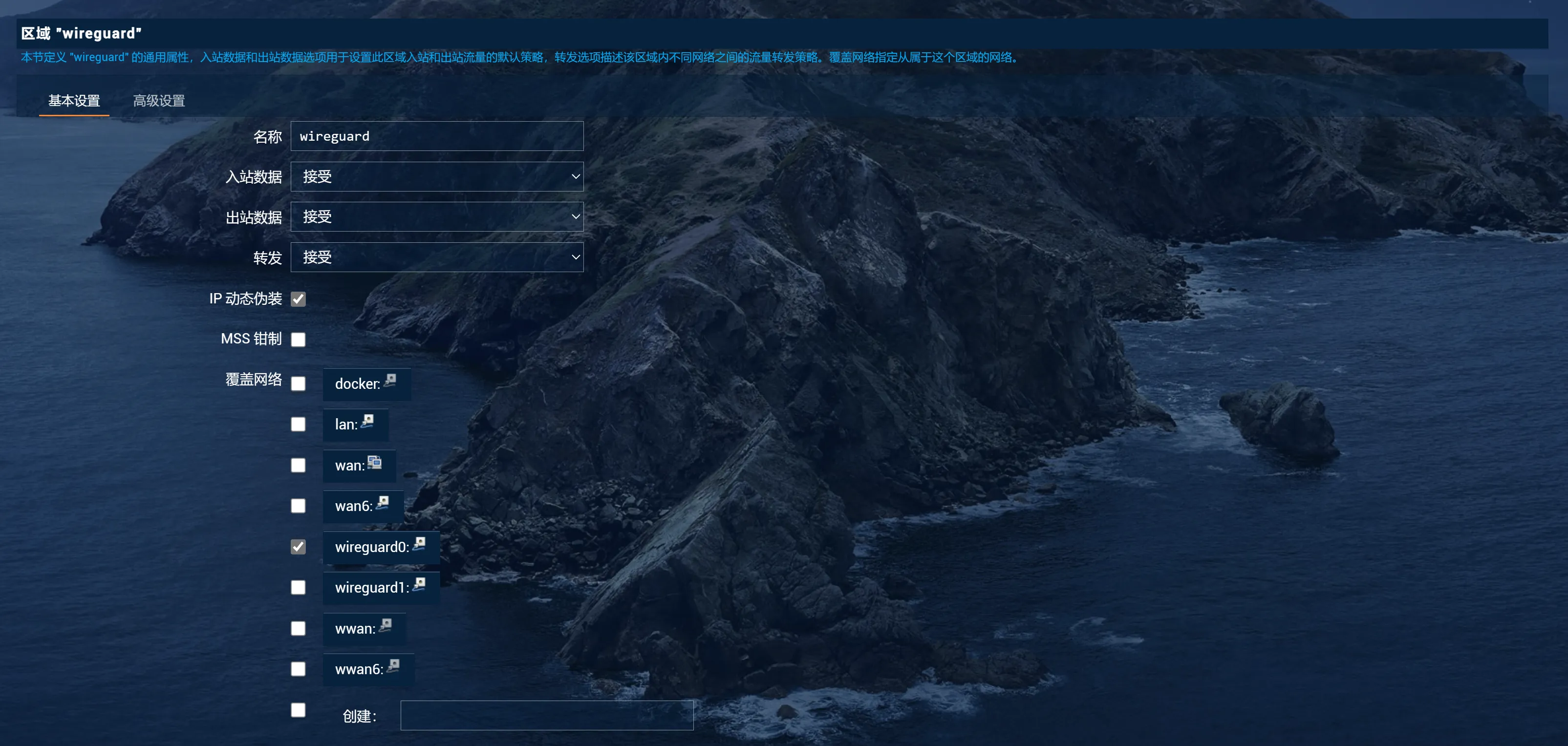Enable the MSS 钳制 checkbox
Screen dimensions: 1568x746
pyautogui.click(x=298, y=340)
